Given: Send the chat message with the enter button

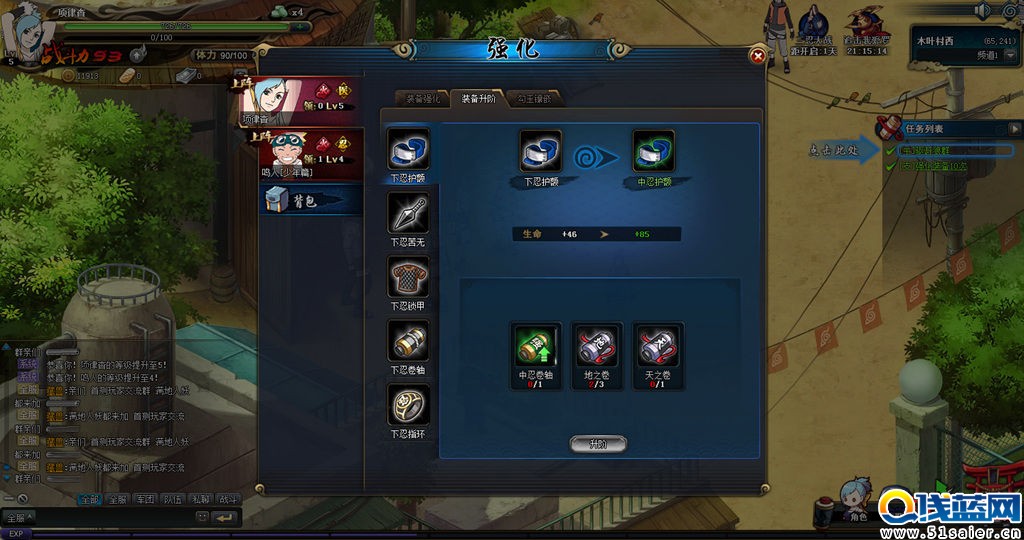Looking at the screenshot, I should (x=226, y=517).
